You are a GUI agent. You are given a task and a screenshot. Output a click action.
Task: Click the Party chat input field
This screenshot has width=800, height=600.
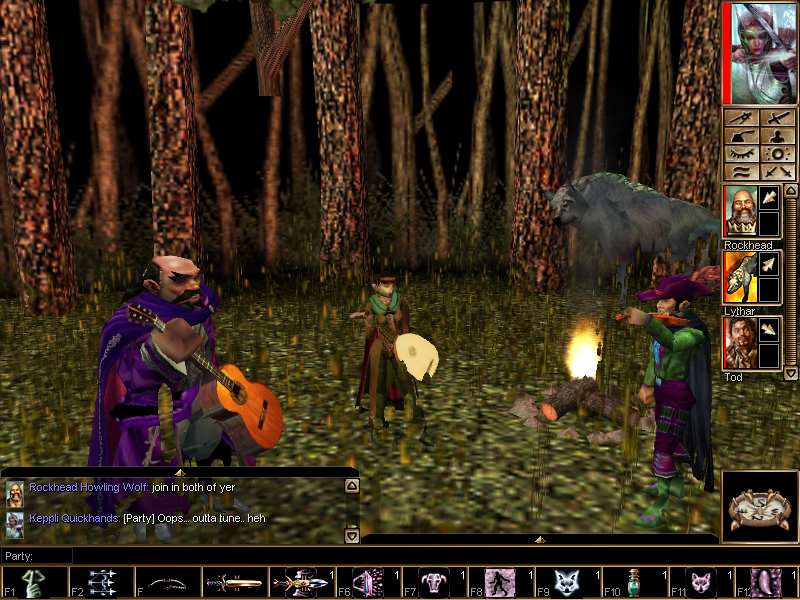pos(400,556)
